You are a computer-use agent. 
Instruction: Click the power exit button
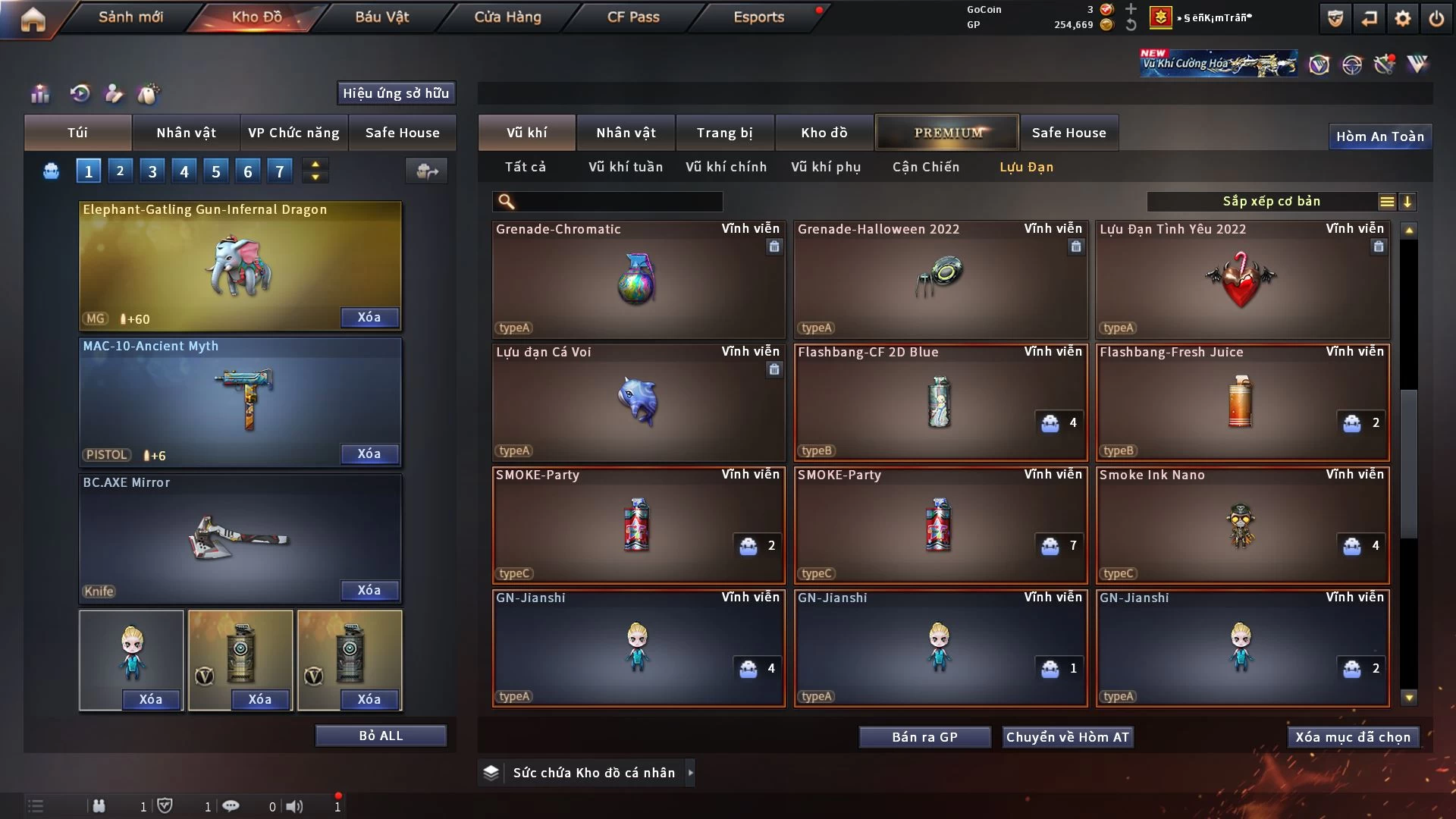pos(1436,18)
